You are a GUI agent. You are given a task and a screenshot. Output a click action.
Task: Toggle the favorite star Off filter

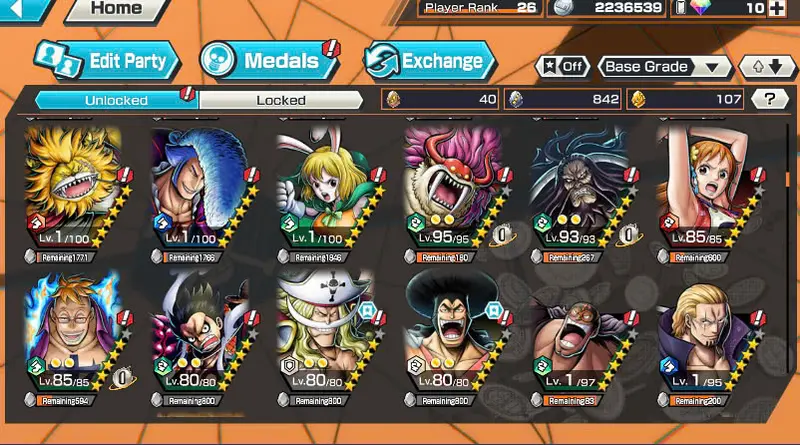coord(562,67)
